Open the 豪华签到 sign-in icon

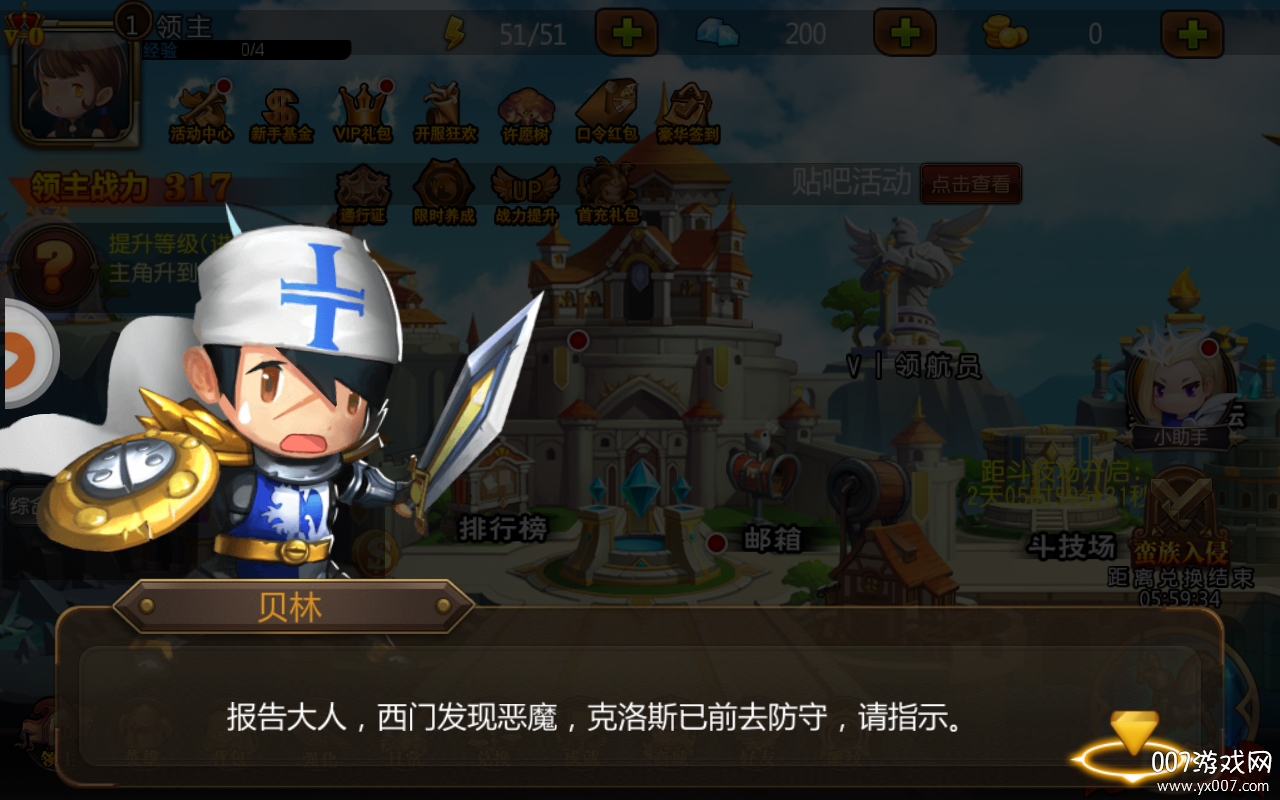click(689, 110)
